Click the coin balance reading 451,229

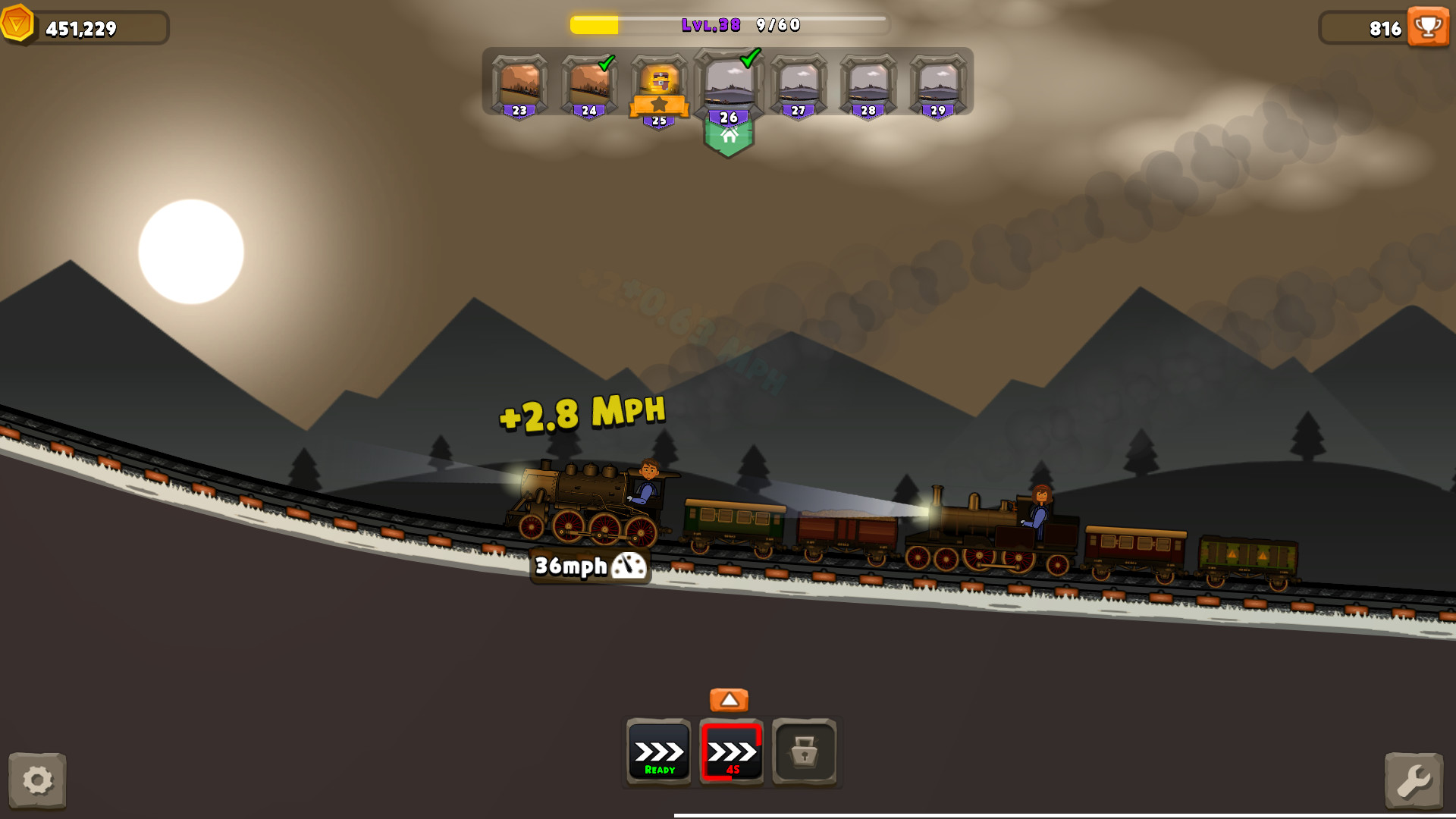83,29
